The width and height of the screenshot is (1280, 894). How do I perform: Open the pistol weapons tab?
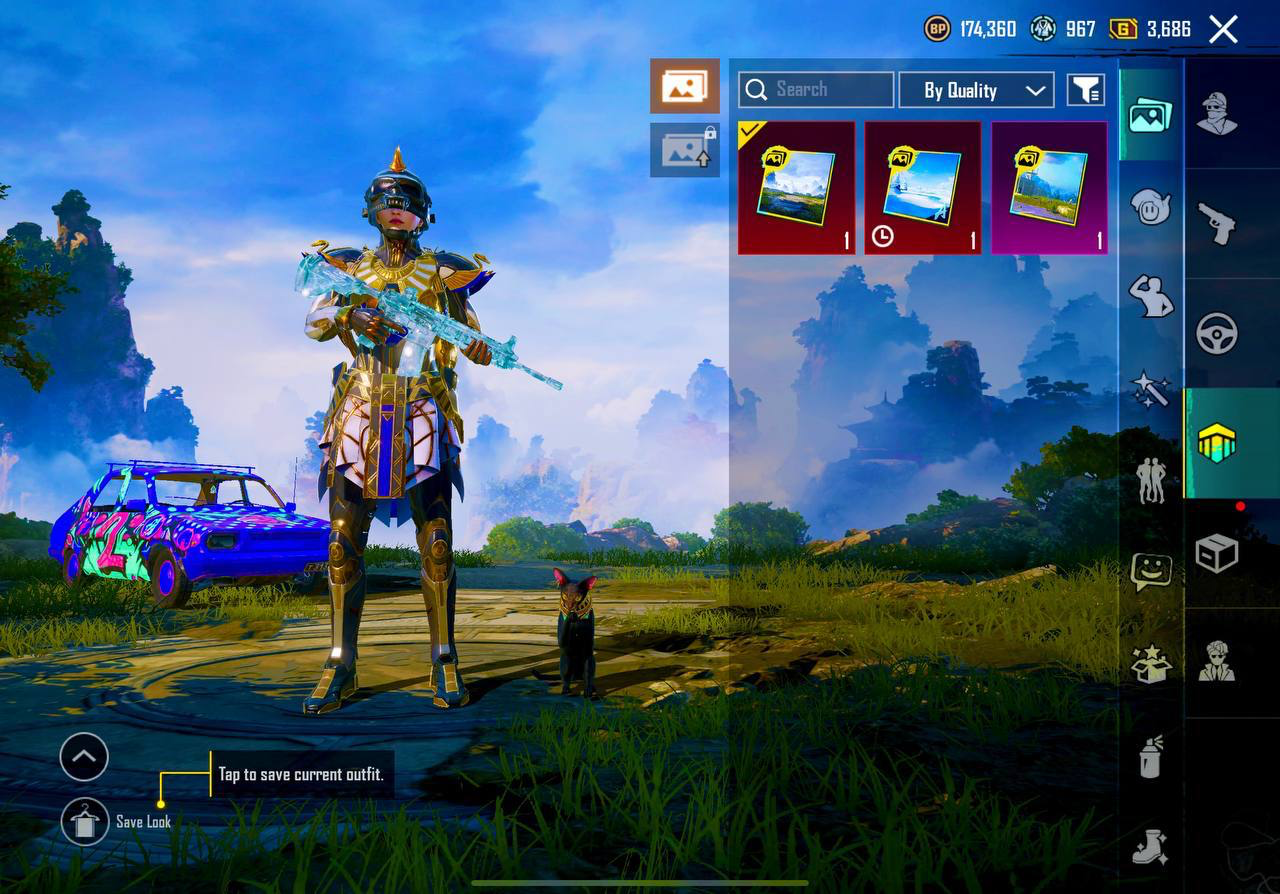[x=1217, y=223]
